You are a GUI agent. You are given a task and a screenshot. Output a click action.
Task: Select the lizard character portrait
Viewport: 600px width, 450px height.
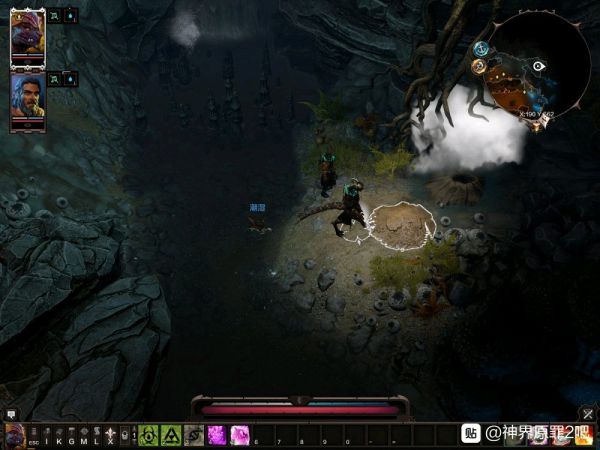[25, 37]
